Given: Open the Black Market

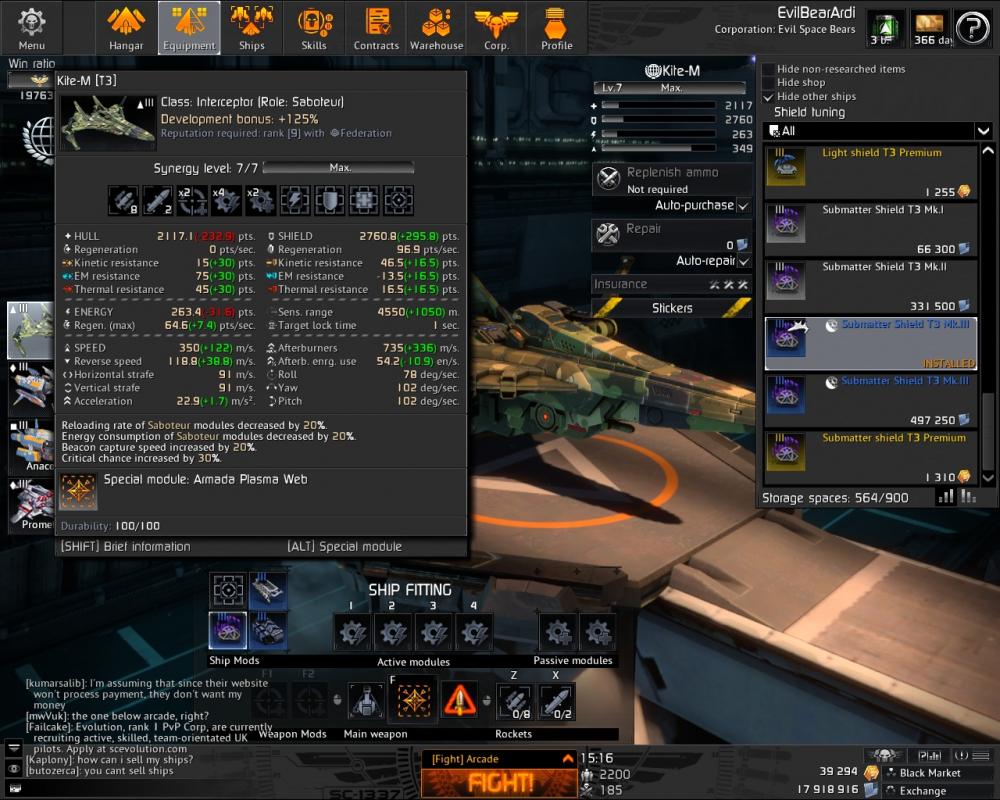Looking at the screenshot, I should pyautogui.click(x=930, y=773).
